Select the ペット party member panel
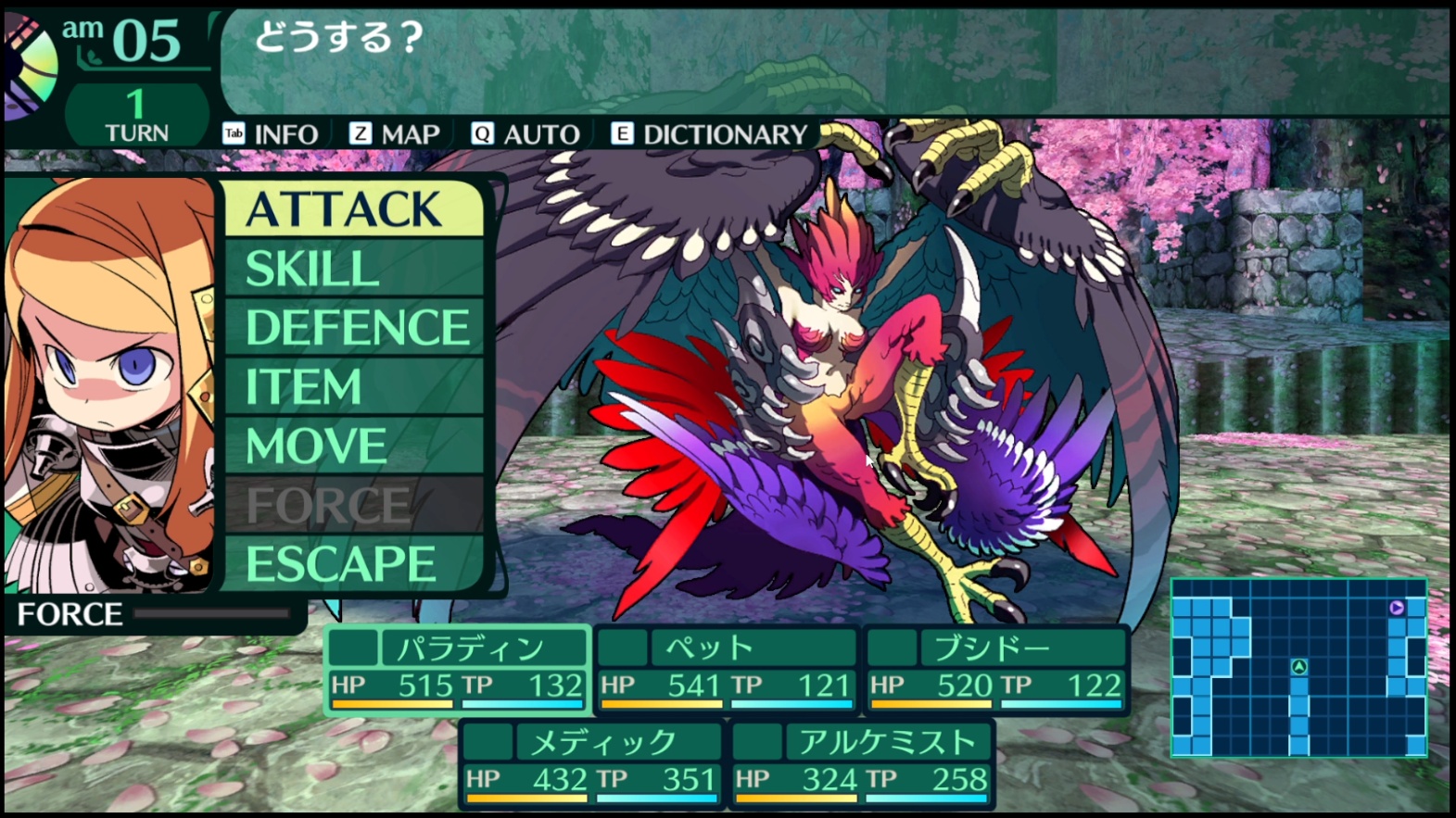Screen dimensions: 1456x818 pos(726,670)
